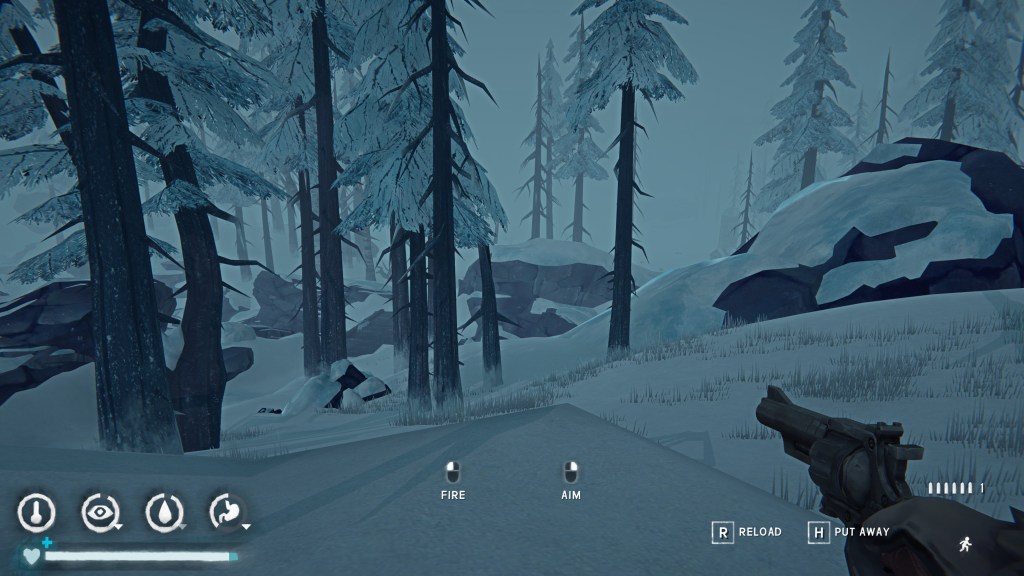
Task: Click the thermometer warmth status icon
Action: pos(36,513)
